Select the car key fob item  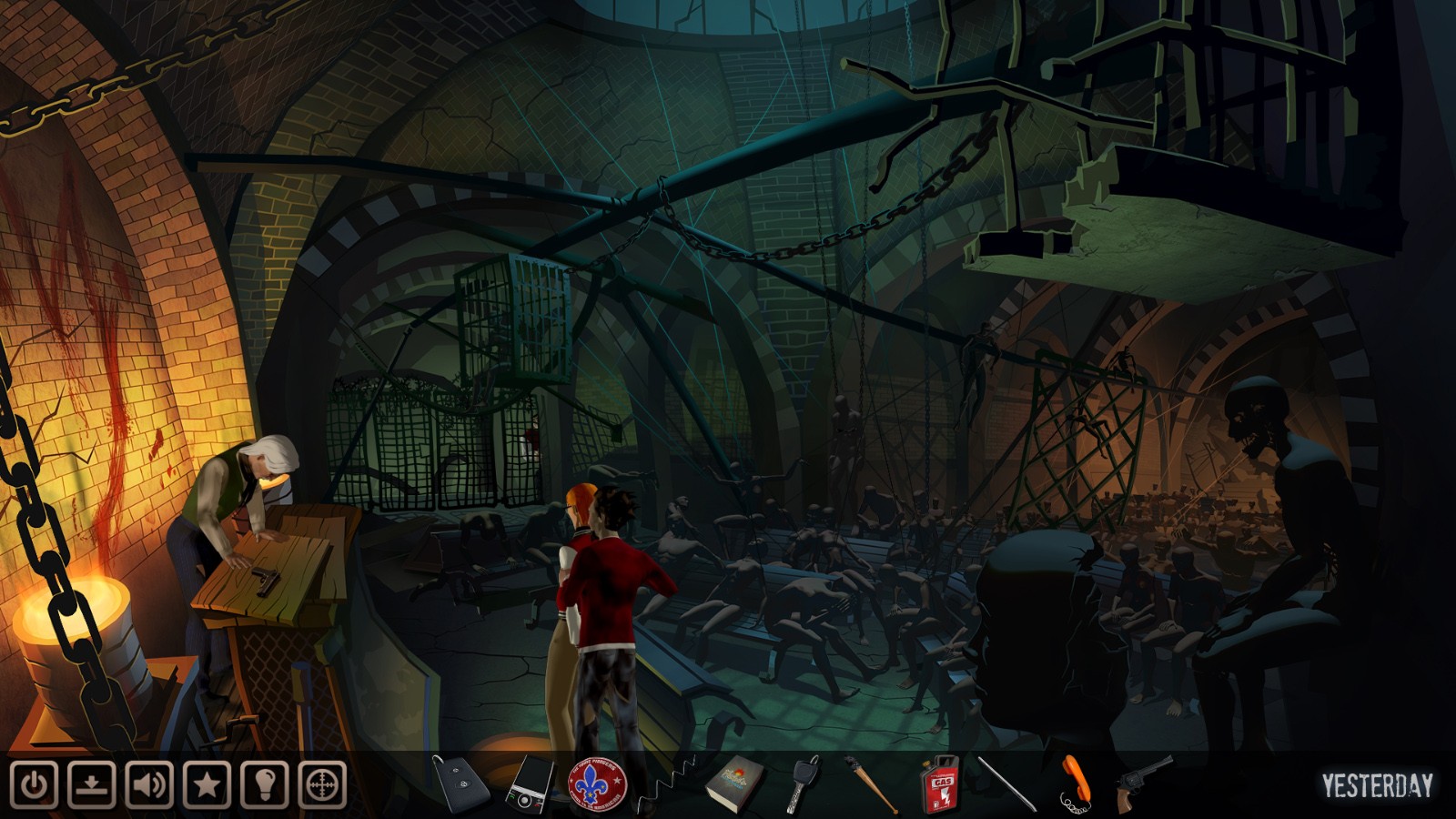click(x=460, y=783)
